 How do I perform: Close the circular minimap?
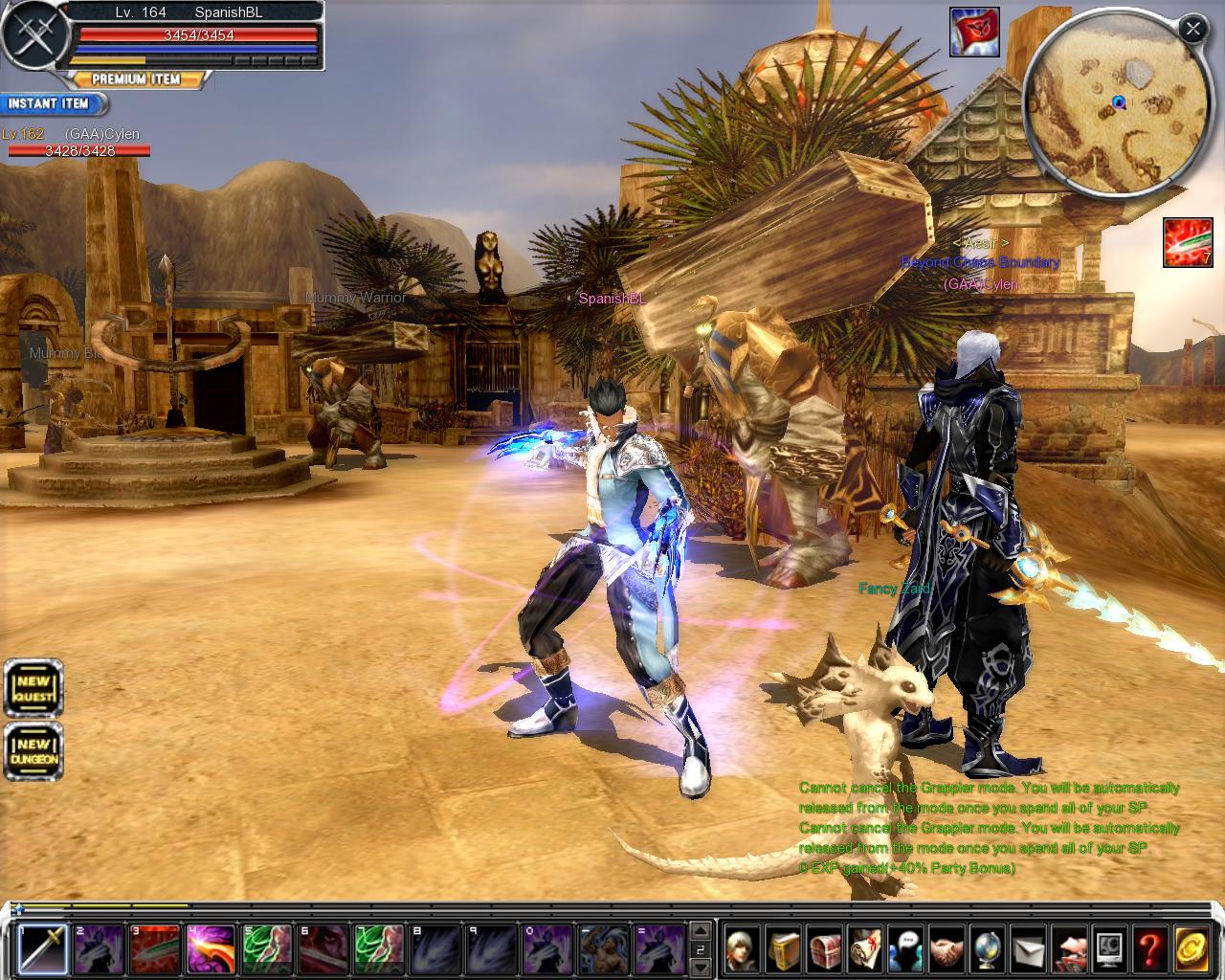[x=1192, y=29]
